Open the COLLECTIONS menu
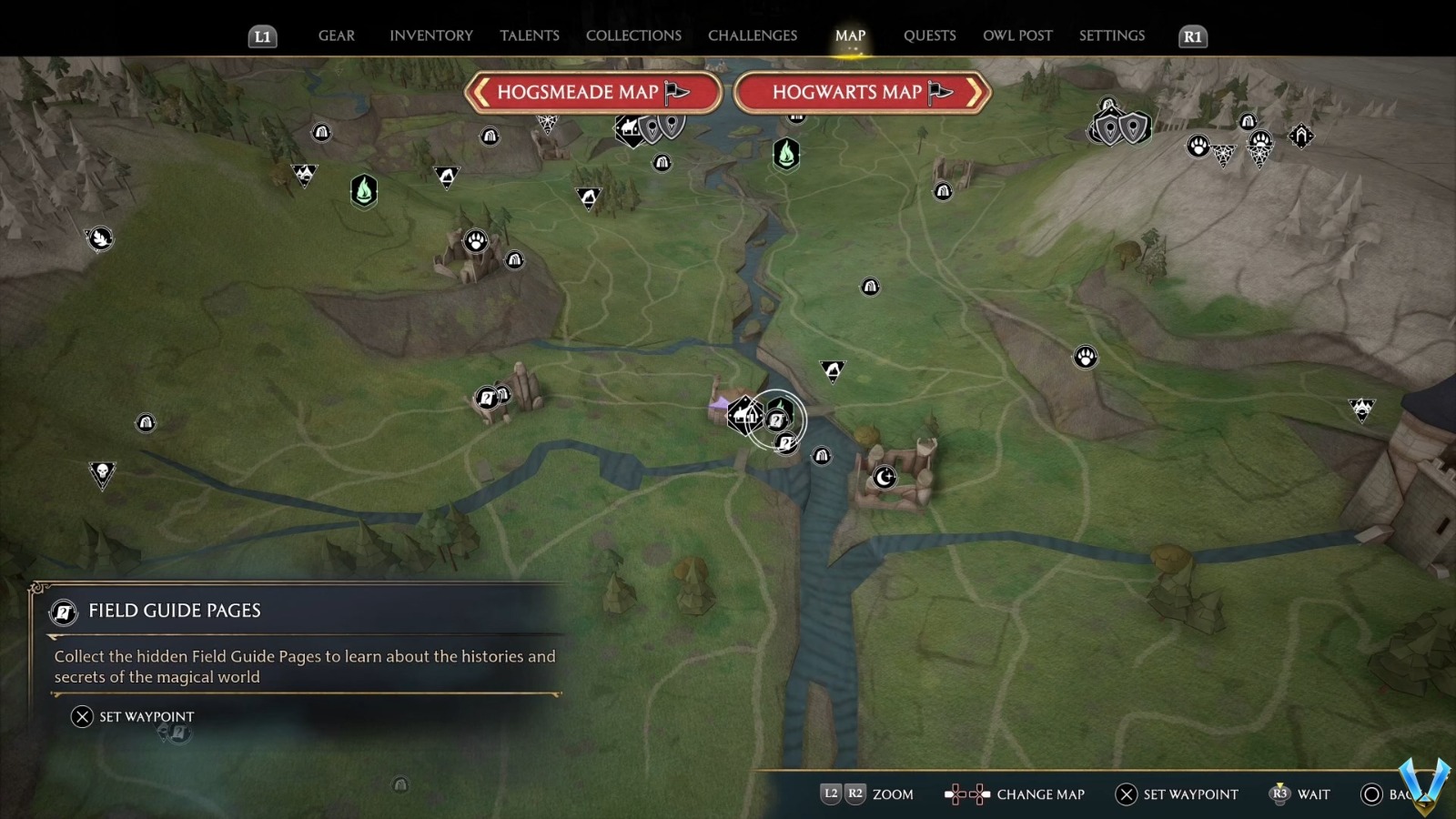1456x819 pixels. pos(633,35)
